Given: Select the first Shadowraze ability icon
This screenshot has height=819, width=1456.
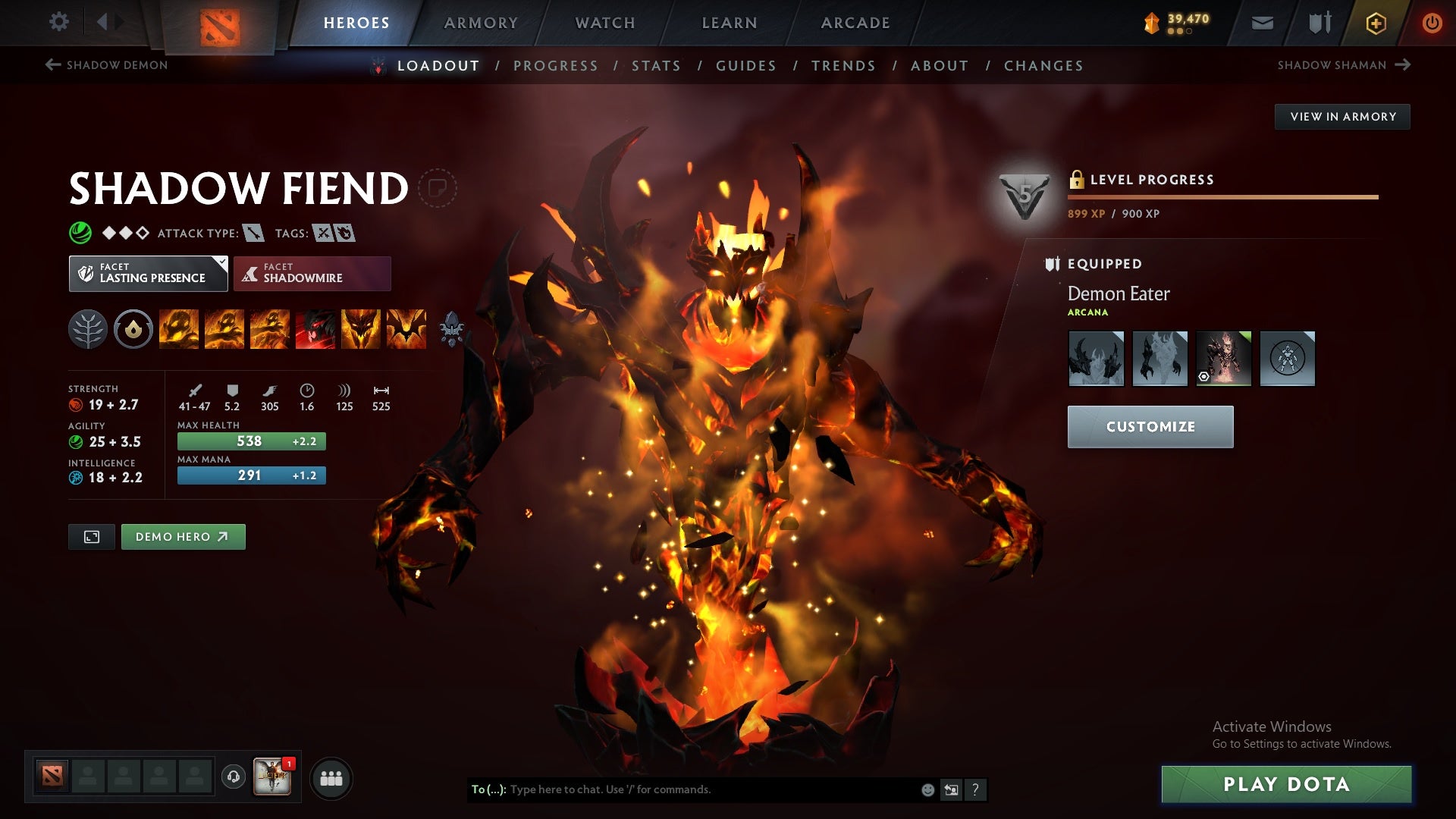Looking at the screenshot, I should coord(177,329).
